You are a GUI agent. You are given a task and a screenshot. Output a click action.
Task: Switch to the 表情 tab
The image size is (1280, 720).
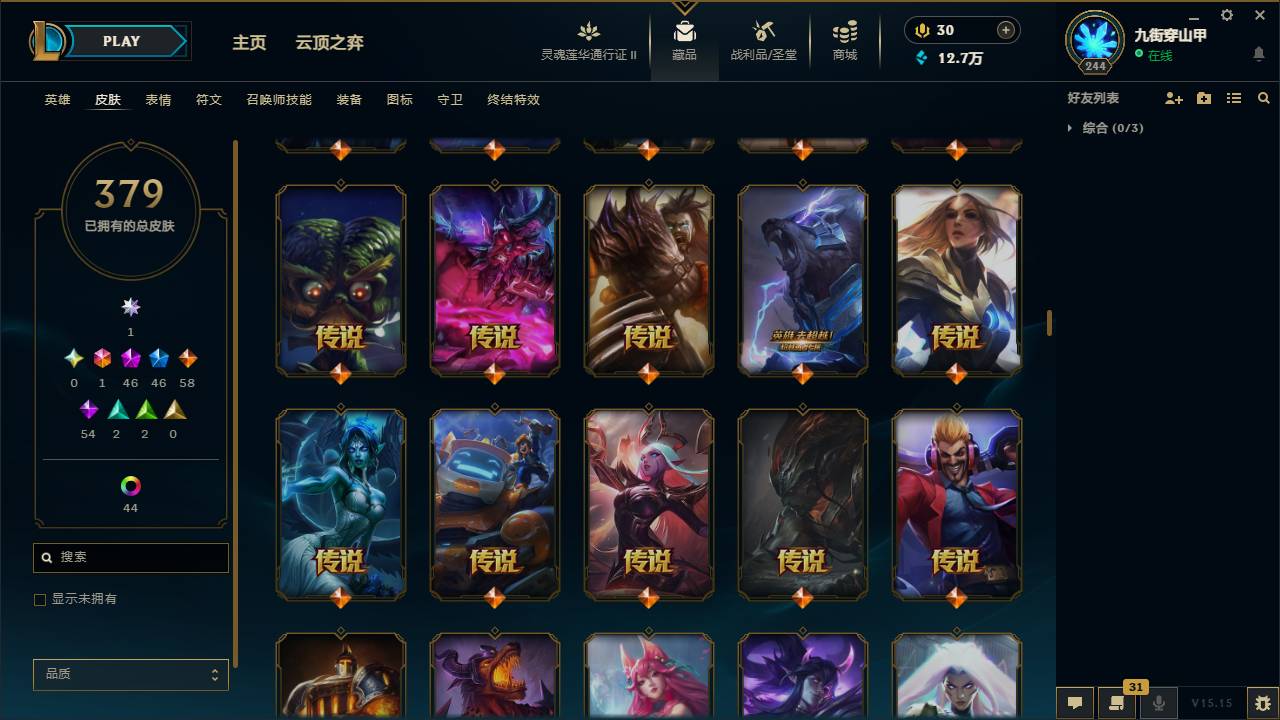pyautogui.click(x=157, y=100)
